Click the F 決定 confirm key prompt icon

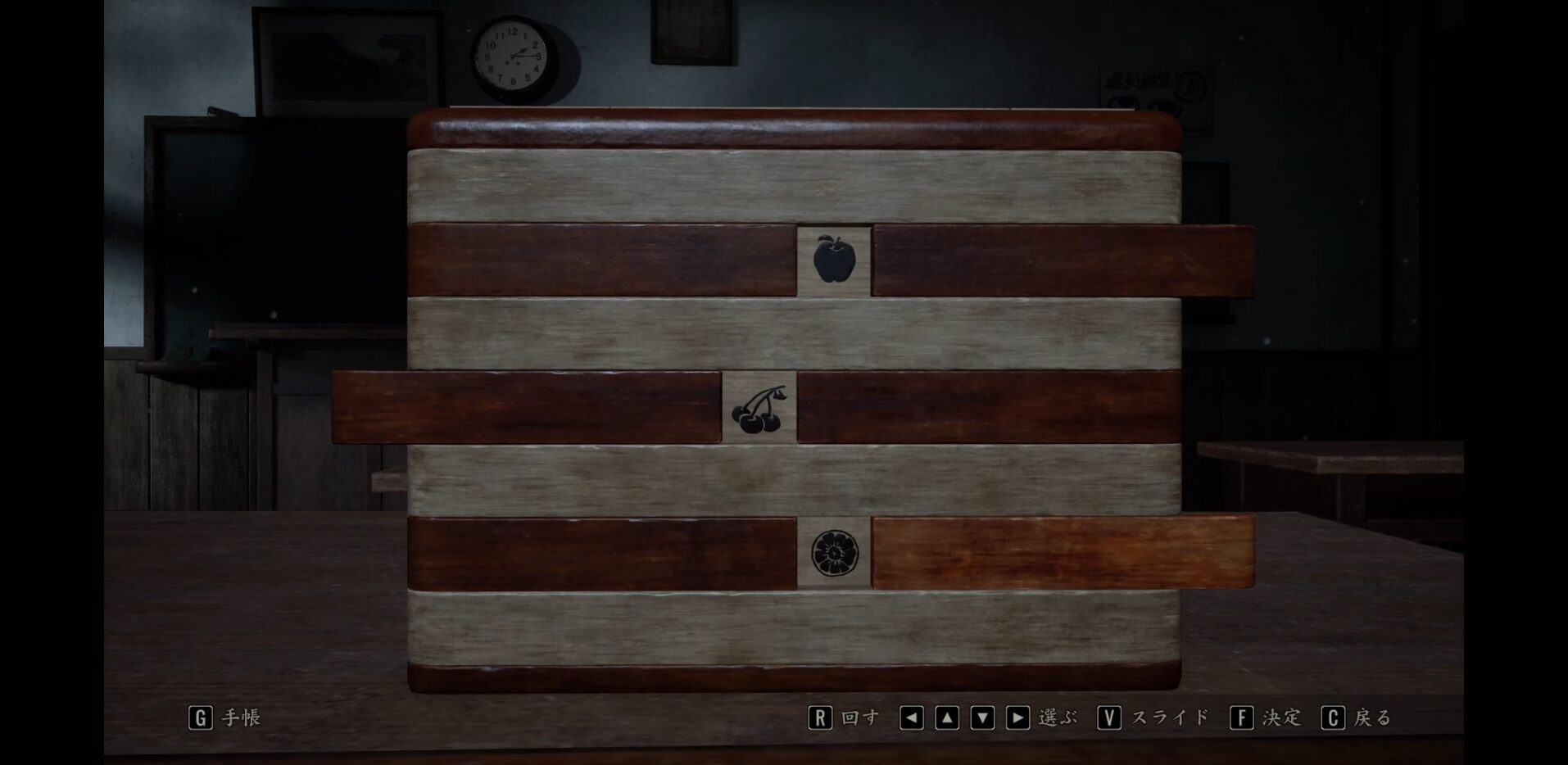[1244, 717]
